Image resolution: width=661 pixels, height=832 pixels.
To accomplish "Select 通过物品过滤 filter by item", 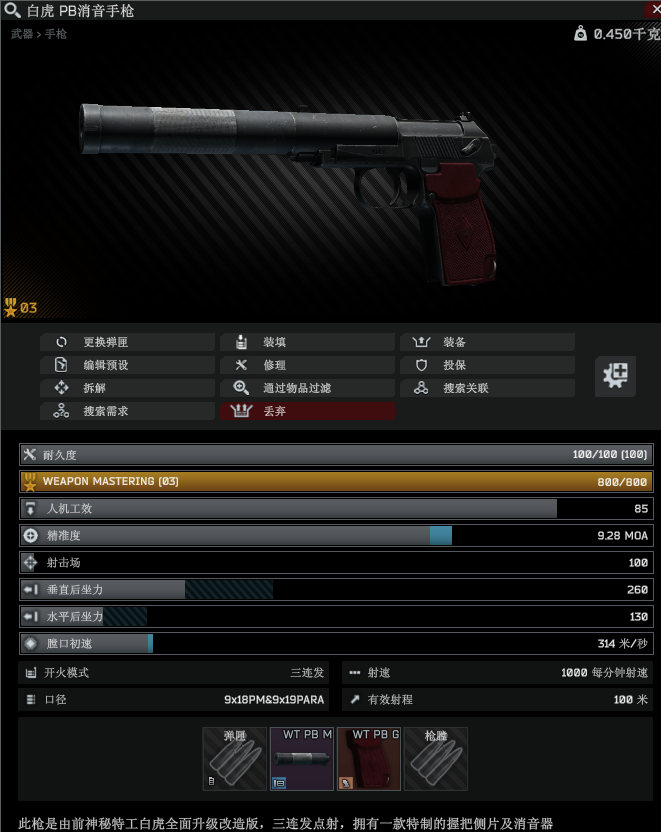I will click(x=307, y=388).
